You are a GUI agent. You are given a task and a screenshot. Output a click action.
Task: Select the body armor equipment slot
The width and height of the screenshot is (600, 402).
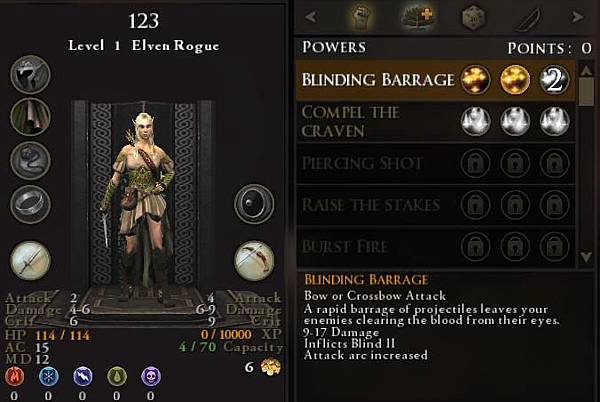click(x=30, y=116)
